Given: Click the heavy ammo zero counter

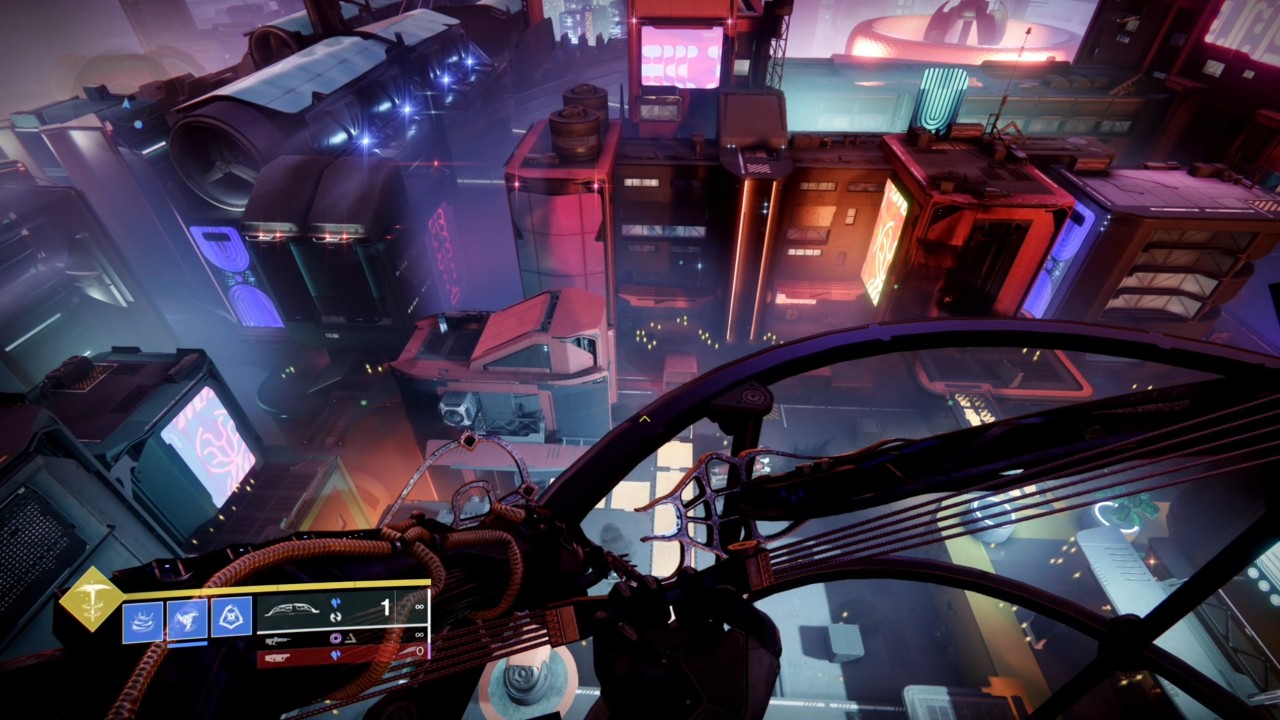Looking at the screenshot, I should click(419, 651).
